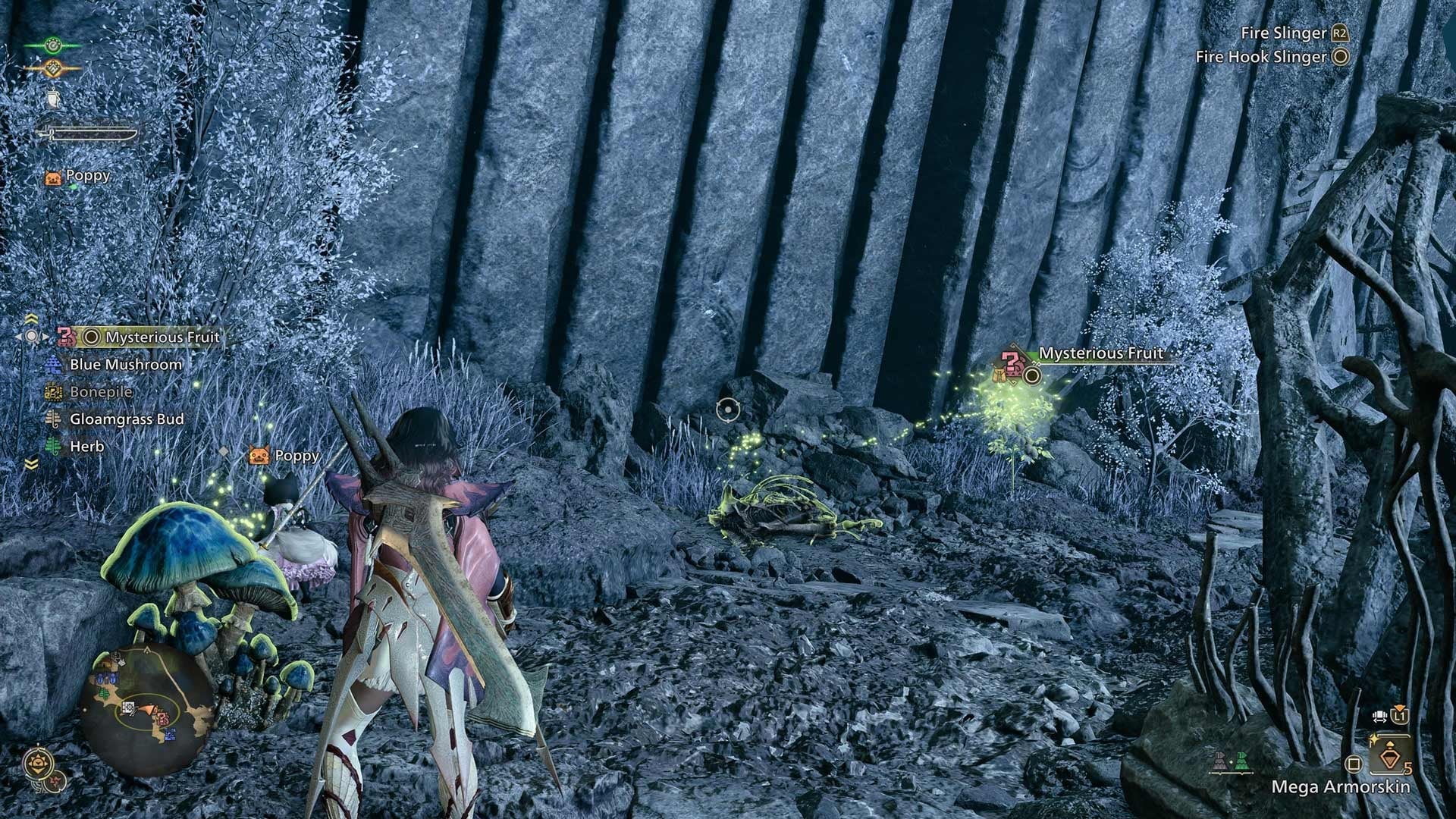Click the green health gauge ring top-left
This screenshot has height=819, width=1456.
click(54, 45)
